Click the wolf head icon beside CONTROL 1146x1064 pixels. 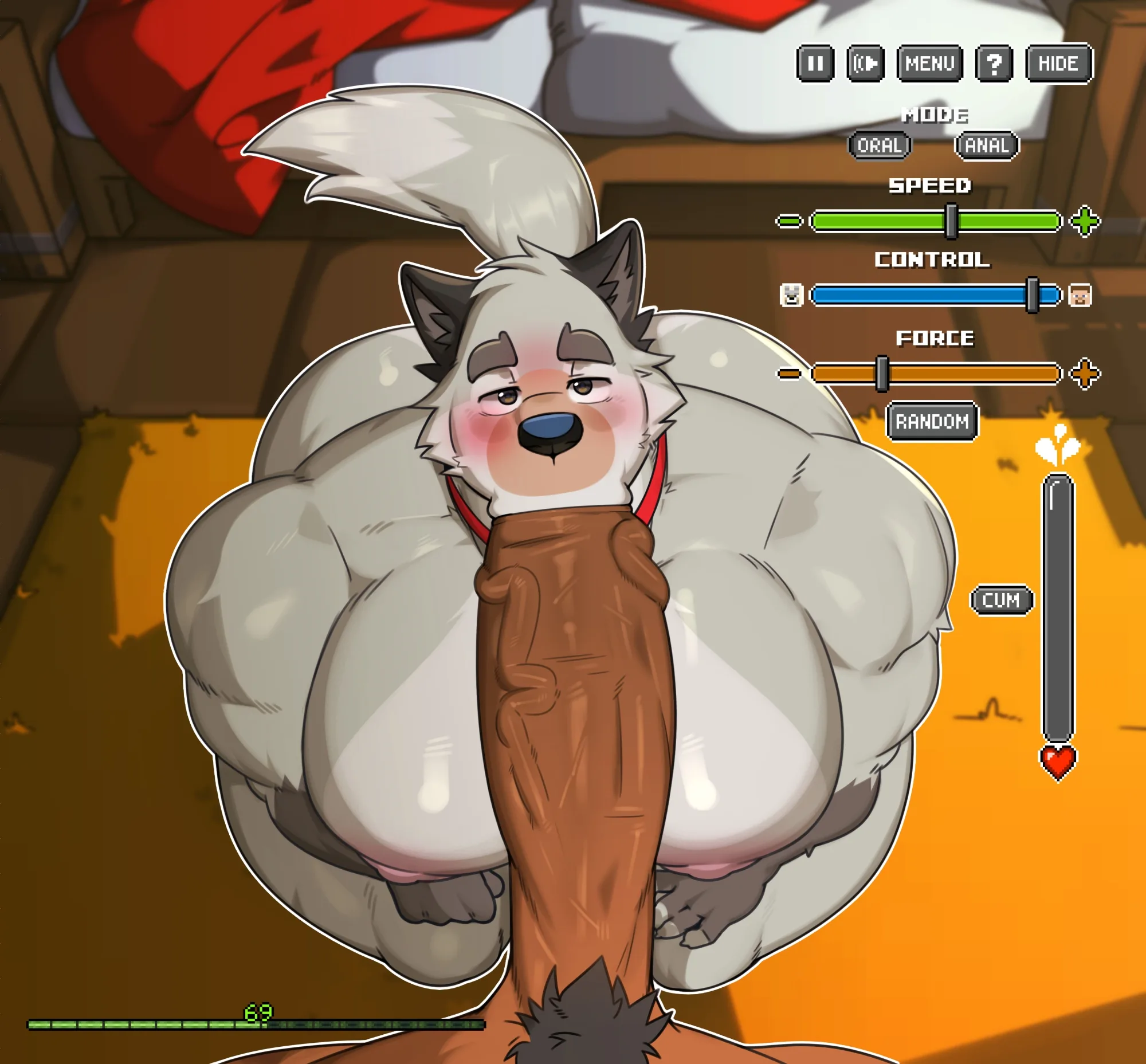point(791,295)
